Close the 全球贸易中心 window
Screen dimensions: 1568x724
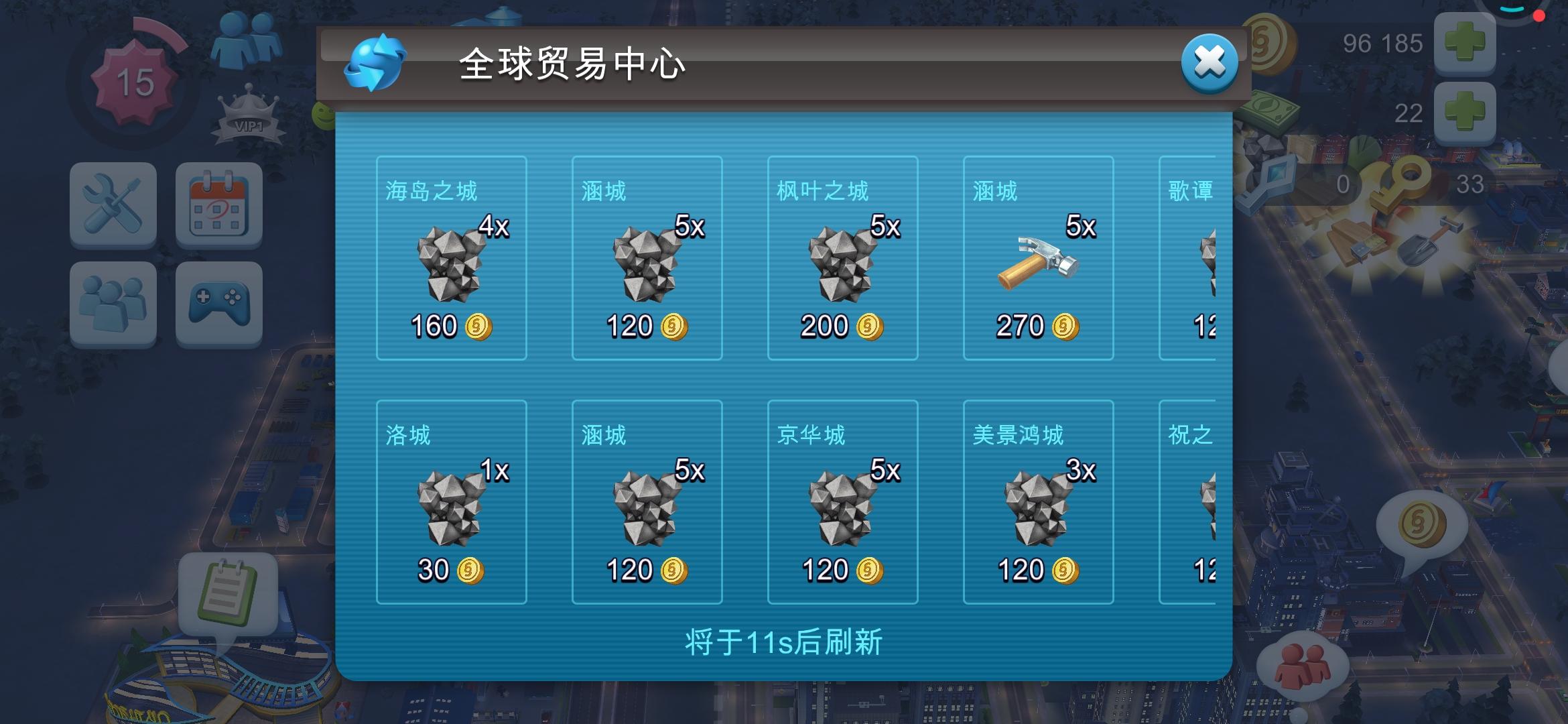tap(1210, 64)
